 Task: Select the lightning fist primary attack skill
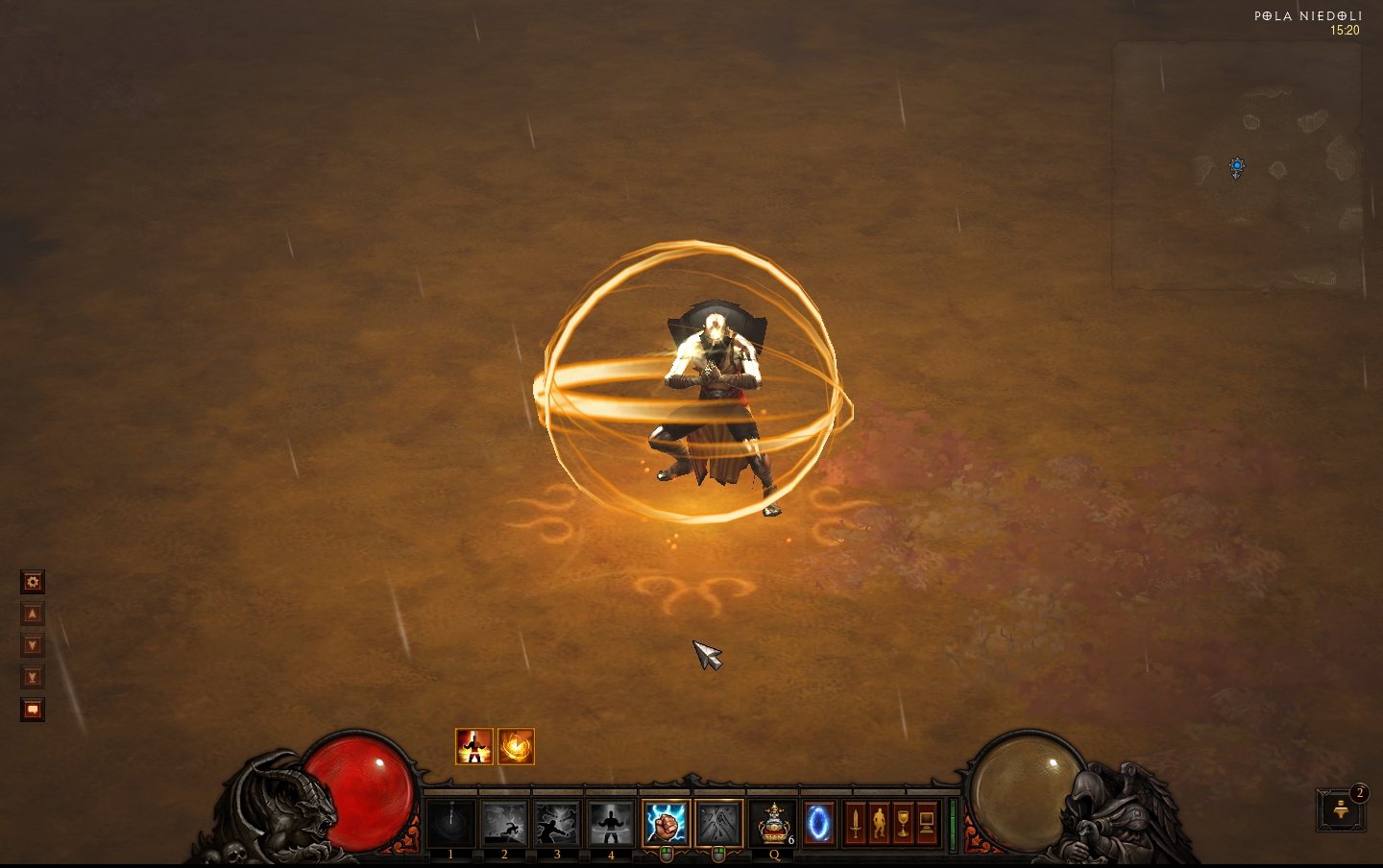(x=666, y=824)
